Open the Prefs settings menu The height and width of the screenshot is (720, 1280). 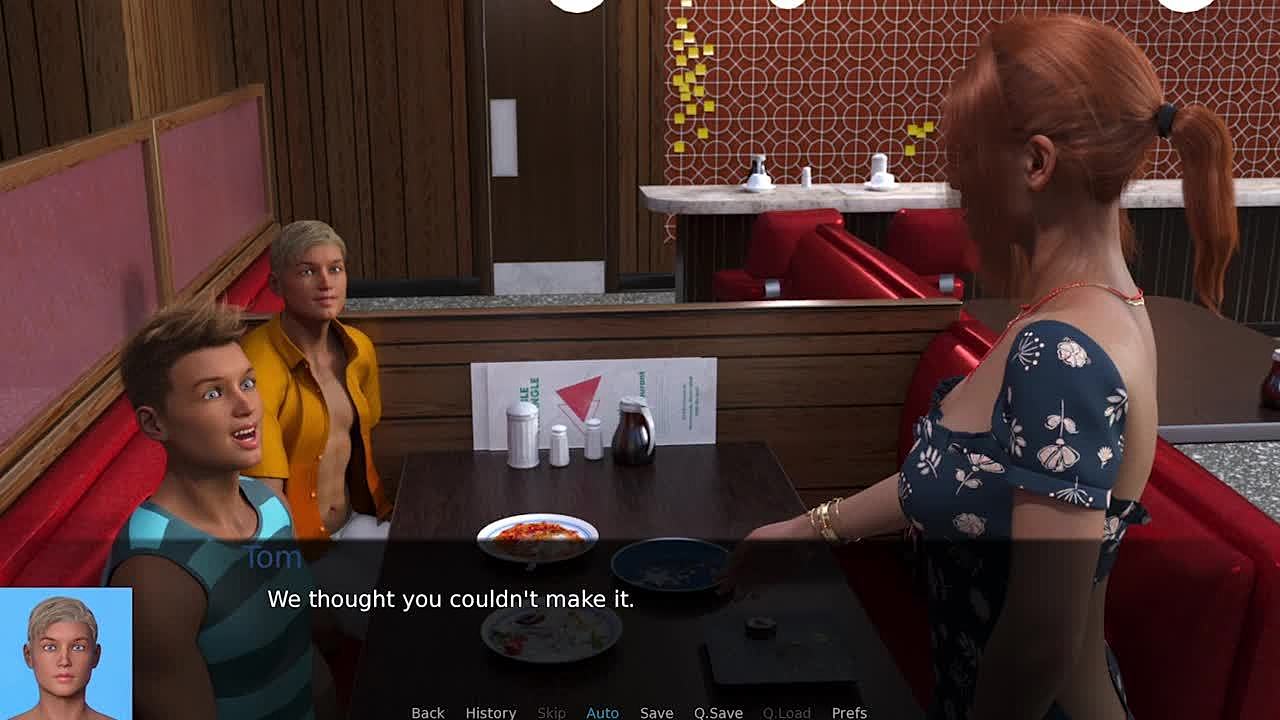[x=849, y=712]
